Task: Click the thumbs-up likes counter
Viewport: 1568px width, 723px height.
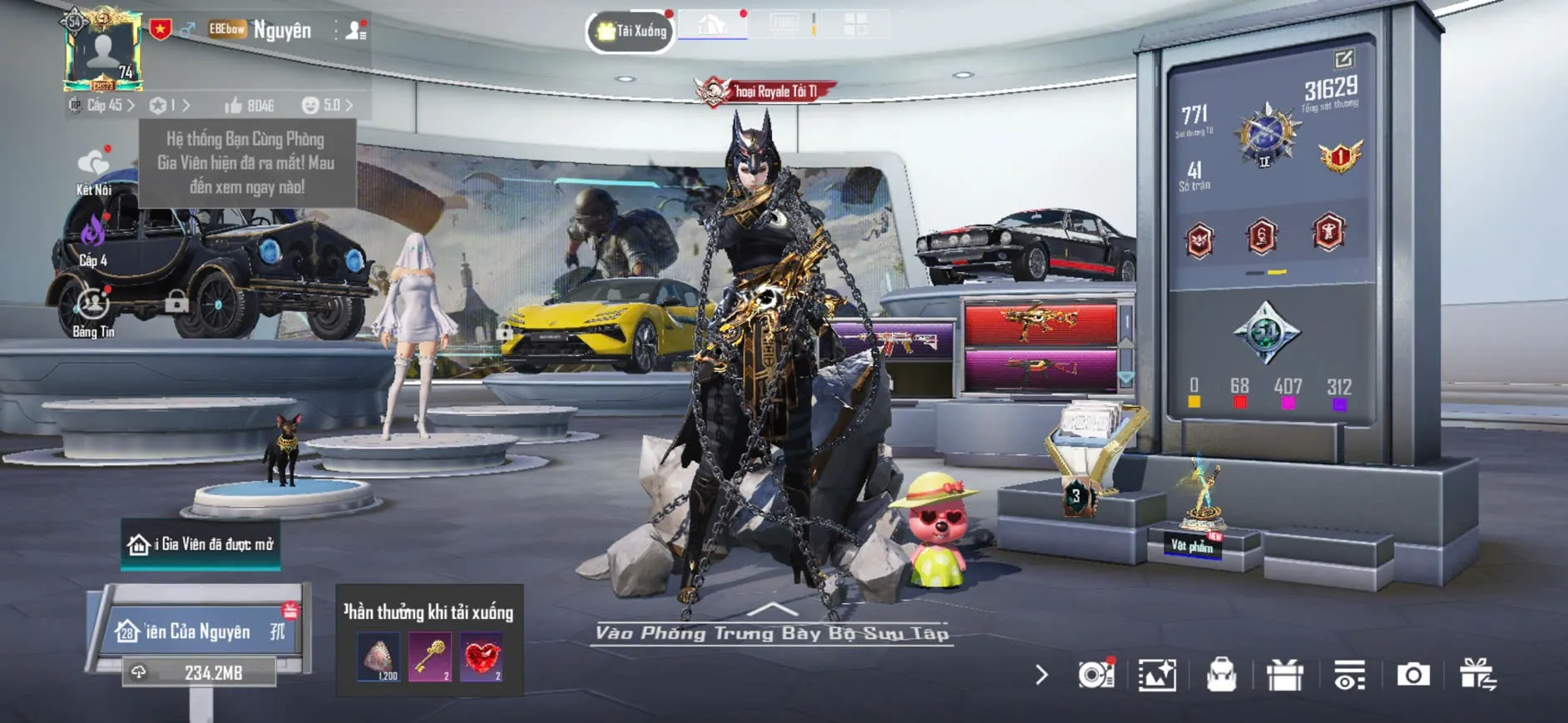Action: pyautogui.click(x=250, y=106)
